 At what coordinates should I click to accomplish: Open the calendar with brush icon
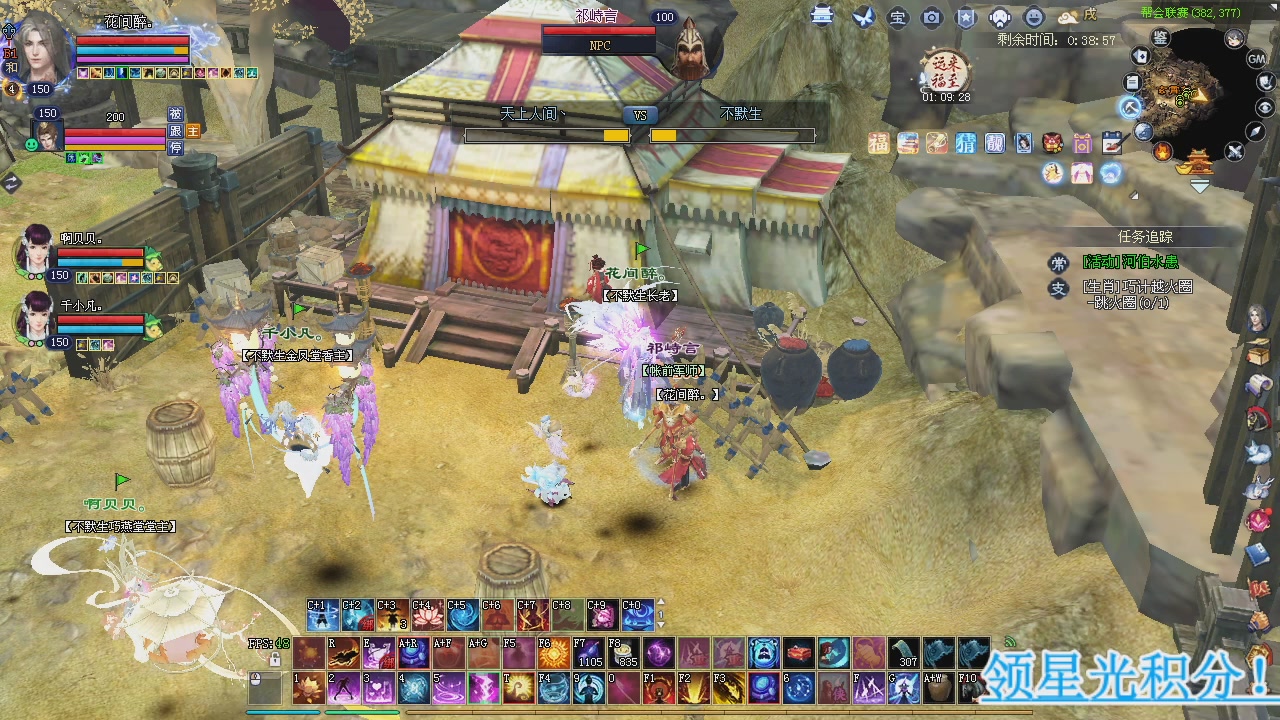[x=1112, y=143]
